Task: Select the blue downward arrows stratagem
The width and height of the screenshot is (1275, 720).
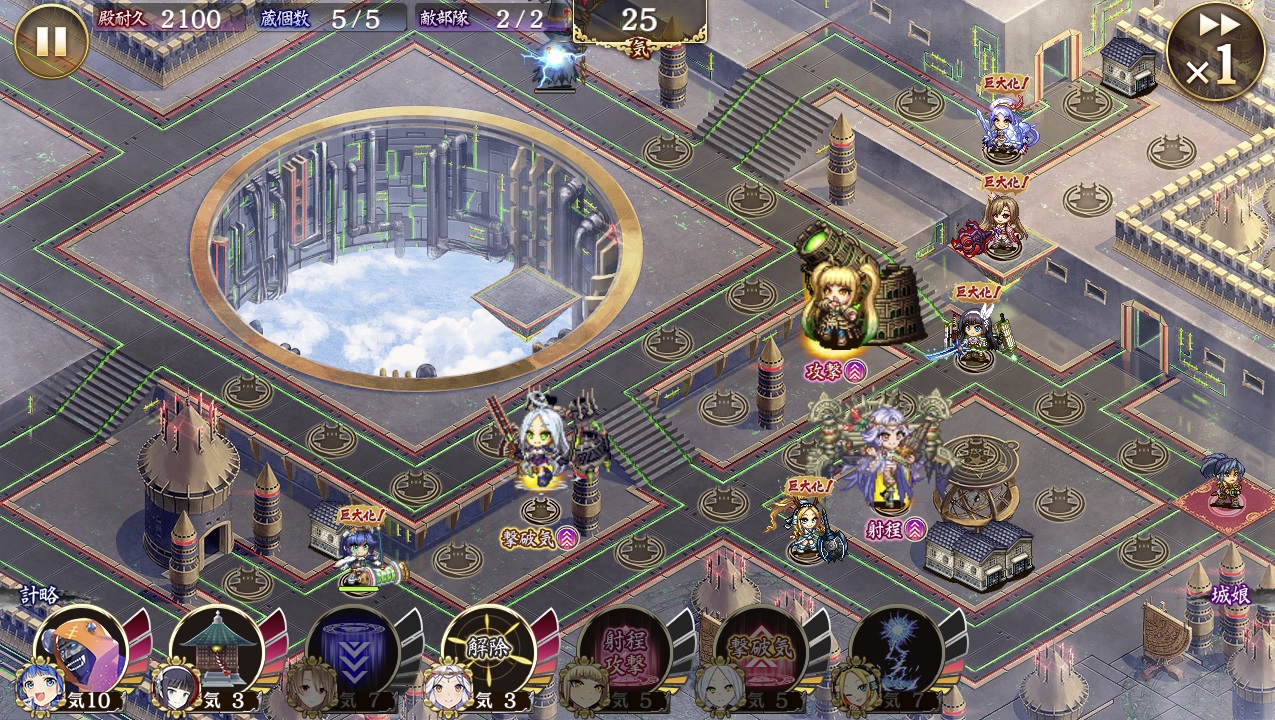Action: pos(352,652)
